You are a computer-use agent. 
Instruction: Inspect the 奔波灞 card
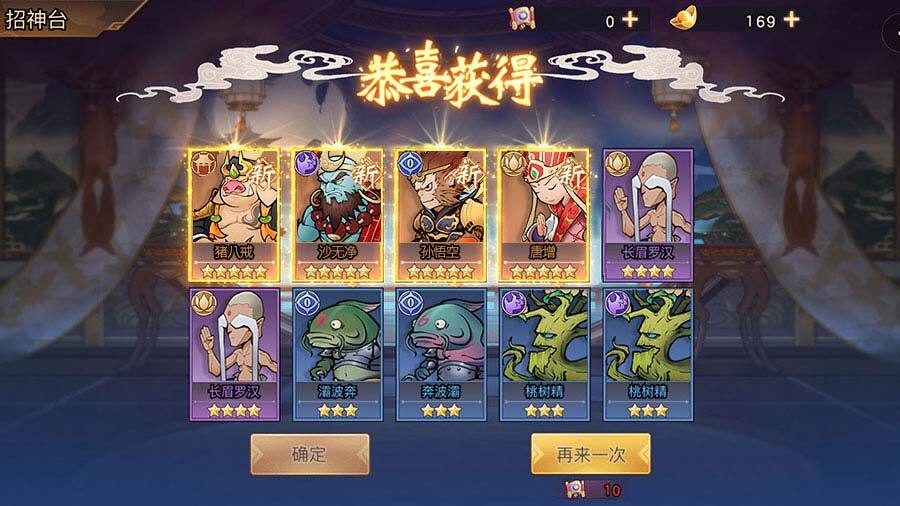[440, 353]
